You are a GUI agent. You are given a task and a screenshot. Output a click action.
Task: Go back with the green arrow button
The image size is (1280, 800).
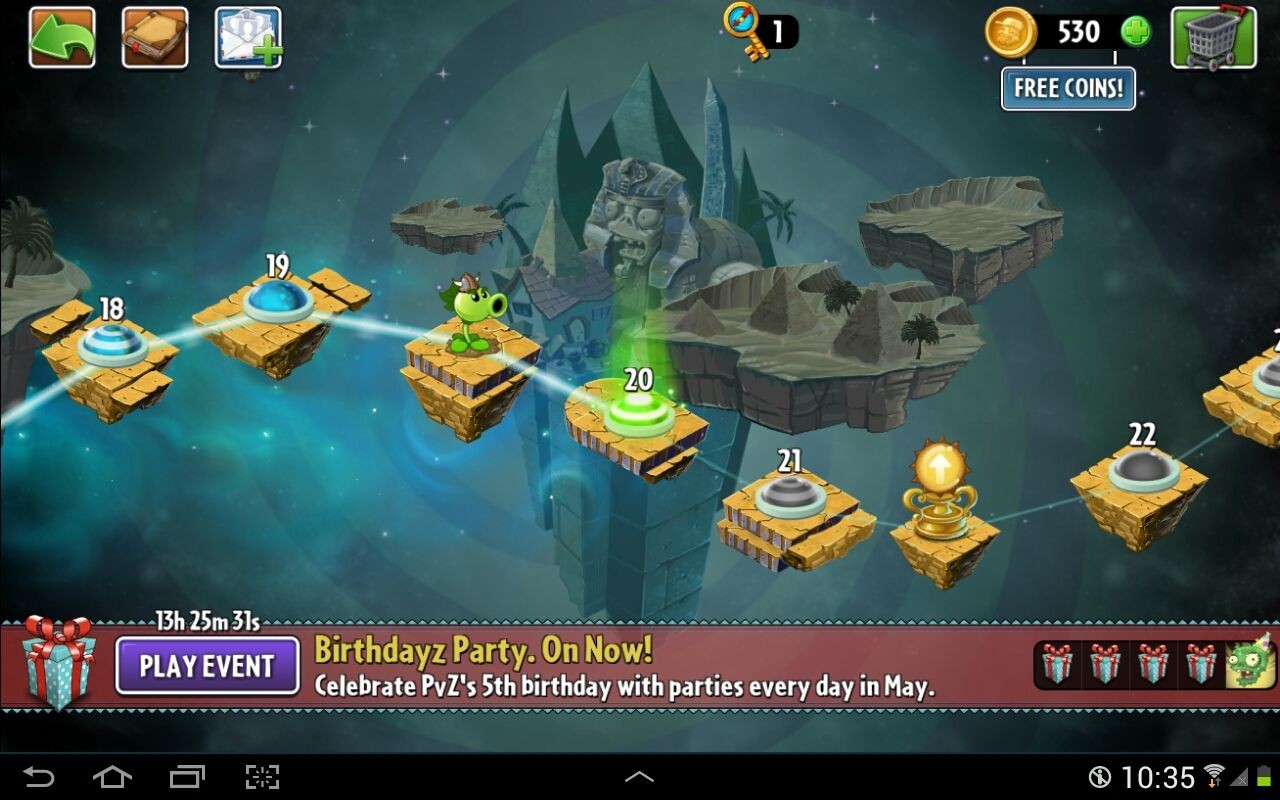point(62,38)
